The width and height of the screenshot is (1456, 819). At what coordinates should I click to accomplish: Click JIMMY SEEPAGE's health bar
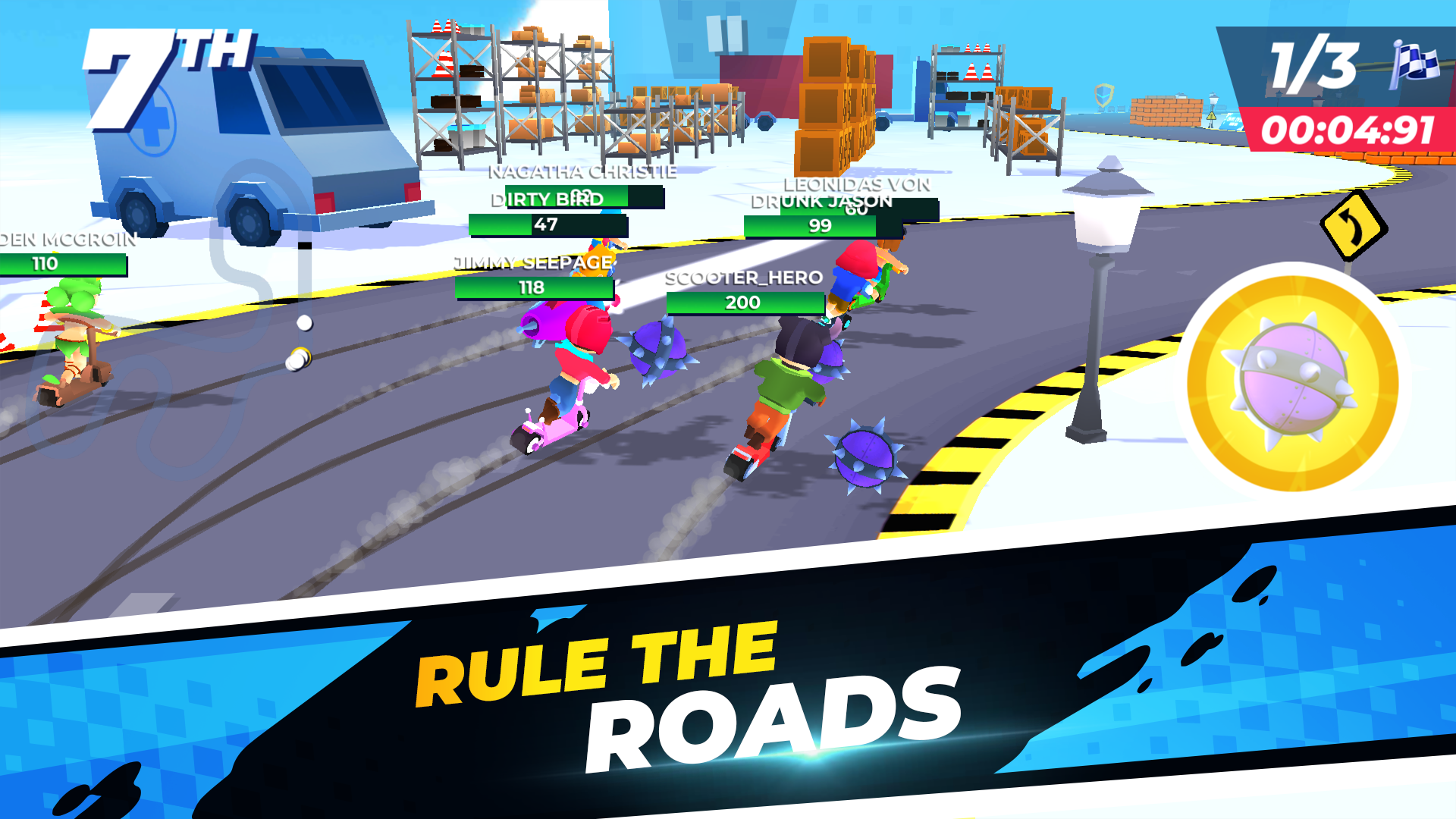[x=533, y=289]
